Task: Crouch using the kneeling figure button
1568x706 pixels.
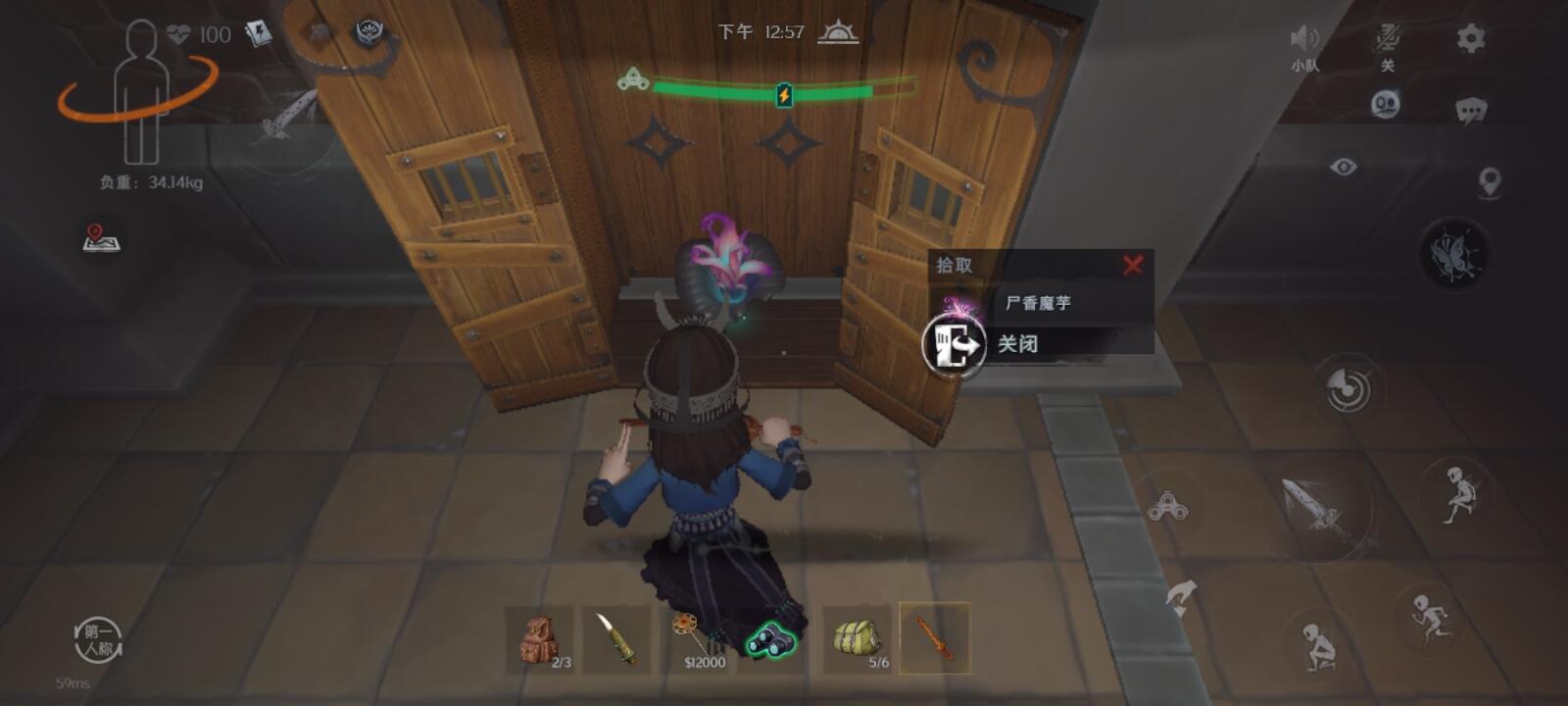Action: click(1320, 645)
